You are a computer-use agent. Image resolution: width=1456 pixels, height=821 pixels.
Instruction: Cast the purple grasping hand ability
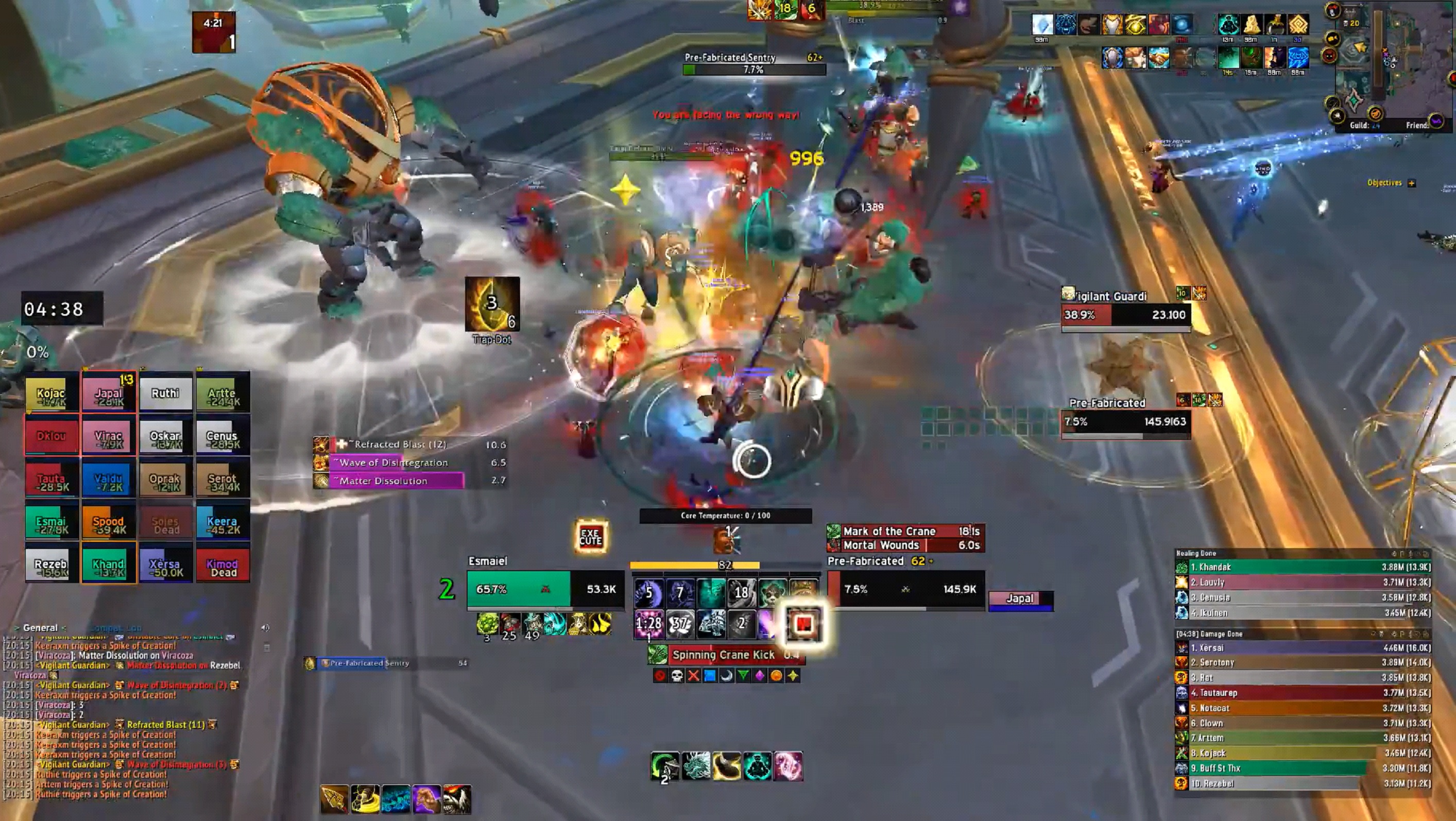426,799
